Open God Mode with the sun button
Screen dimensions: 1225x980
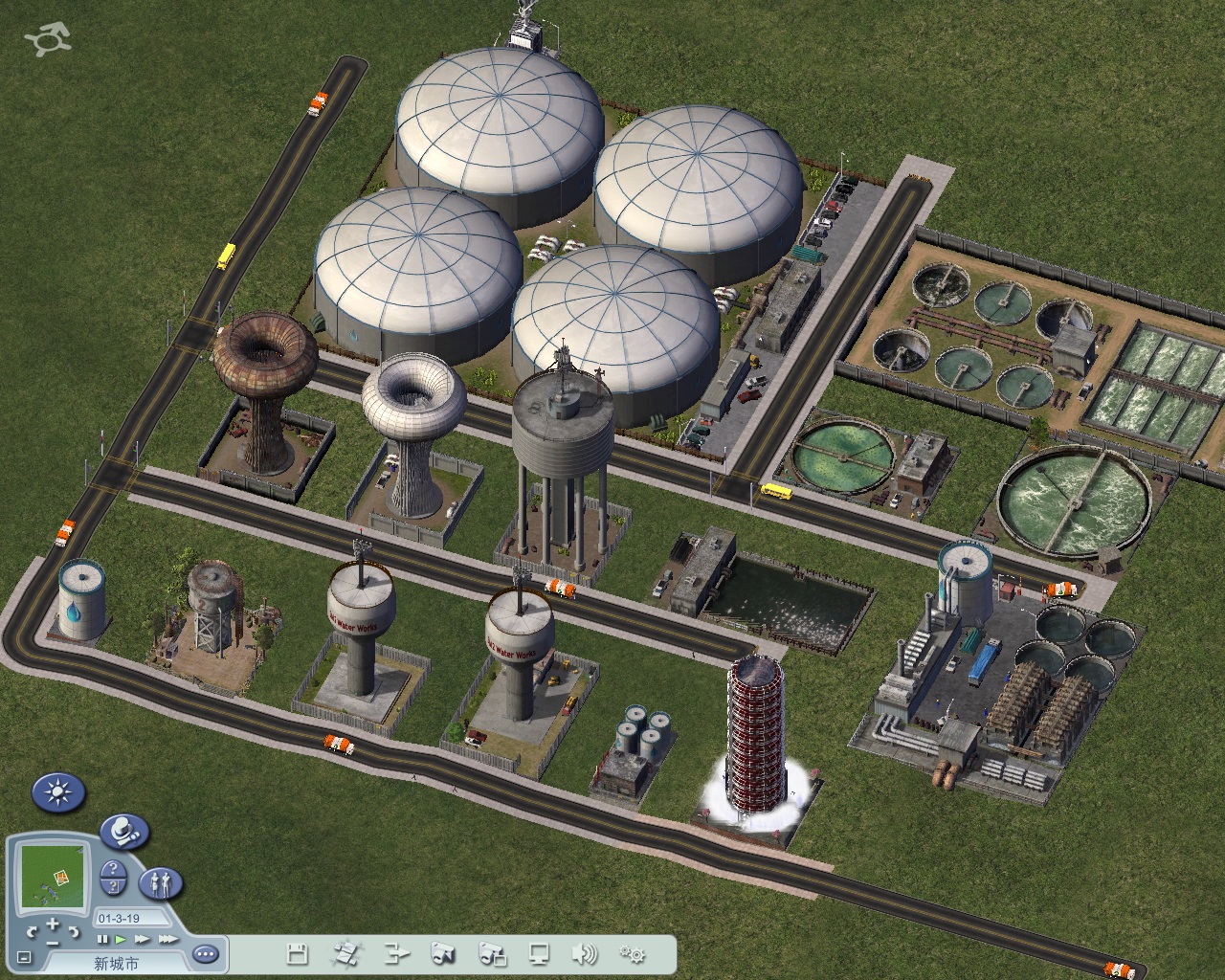[x=58, y=792]
